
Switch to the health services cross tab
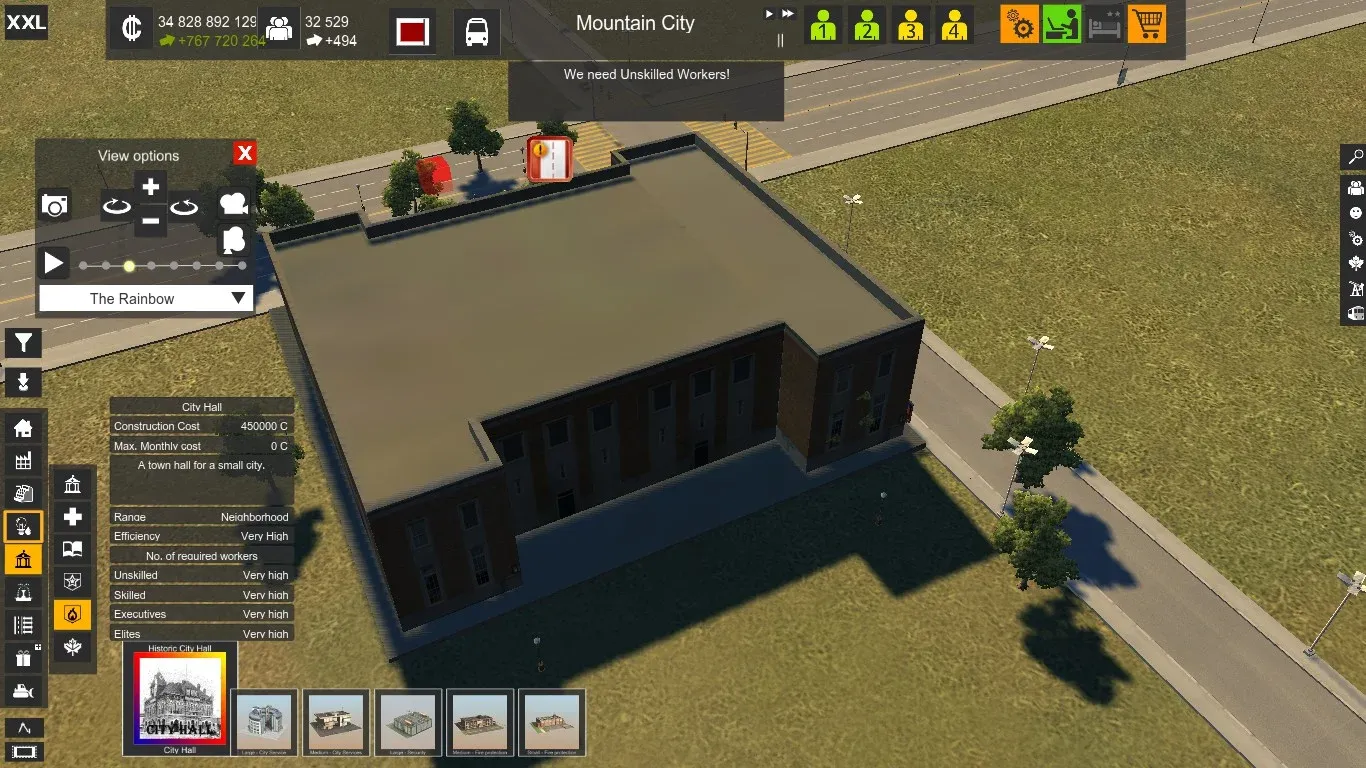pyautogui.click(x=73, y=517)
